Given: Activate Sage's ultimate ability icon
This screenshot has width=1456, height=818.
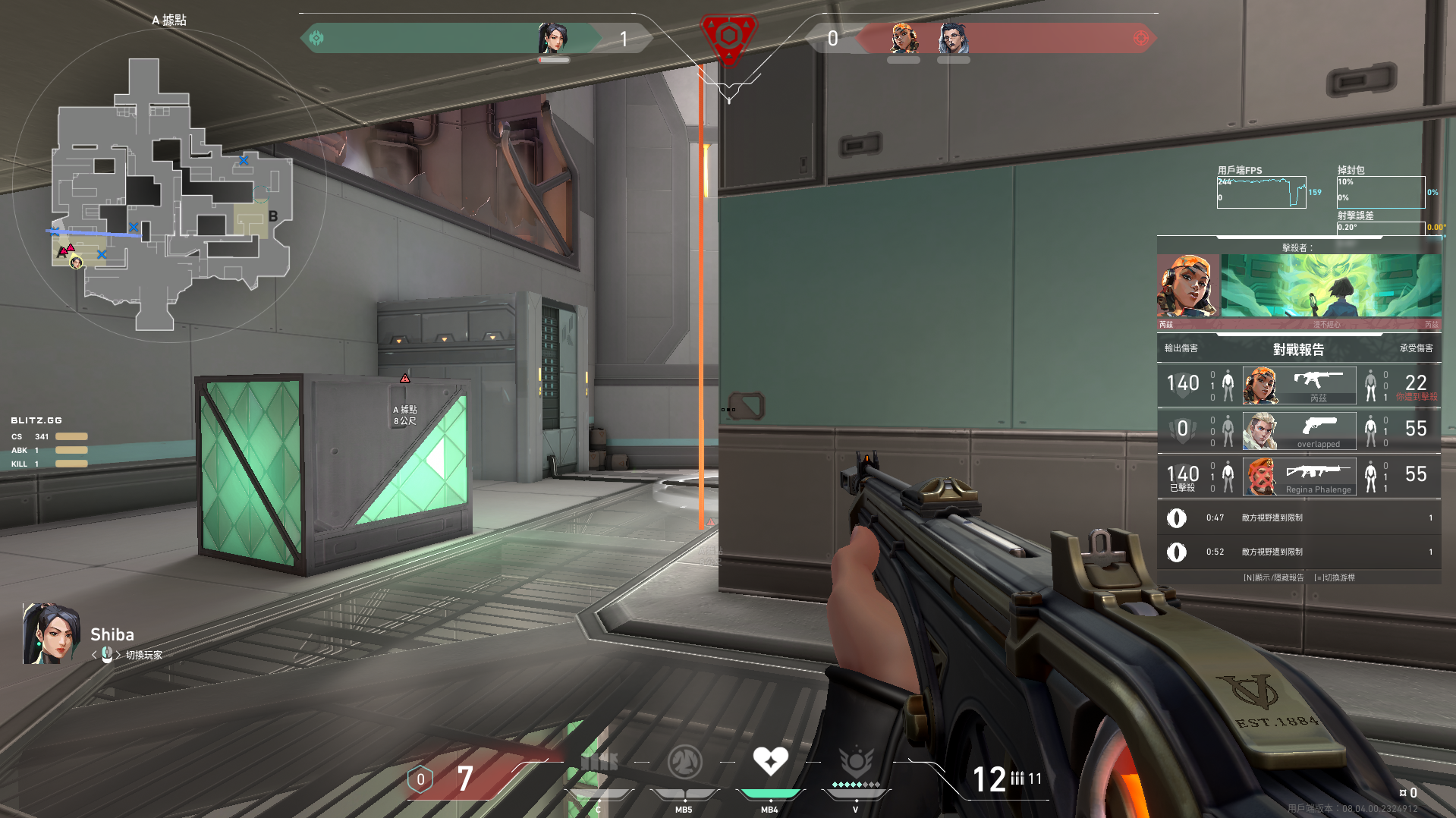Looking at the screenshot, I should (856, 762).
